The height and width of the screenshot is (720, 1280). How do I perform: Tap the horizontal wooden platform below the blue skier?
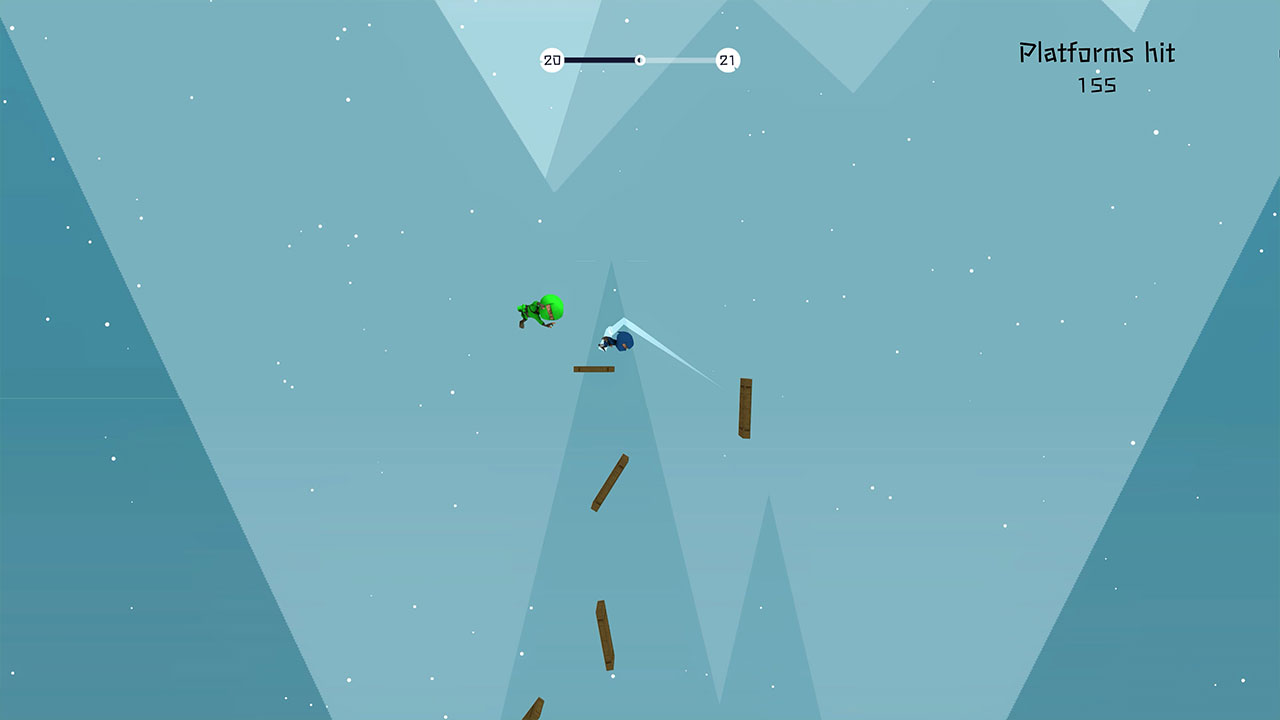click(594, 369)
